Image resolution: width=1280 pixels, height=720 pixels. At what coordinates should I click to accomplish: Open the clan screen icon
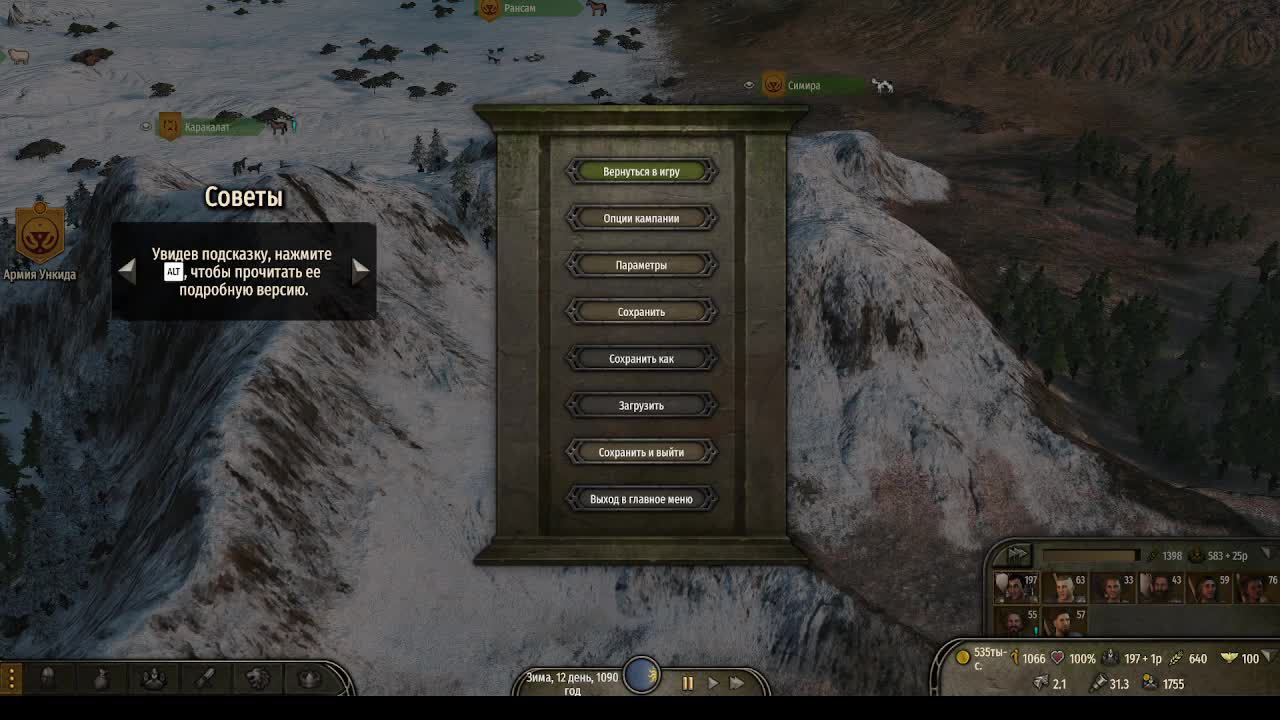tap(154, 677)
